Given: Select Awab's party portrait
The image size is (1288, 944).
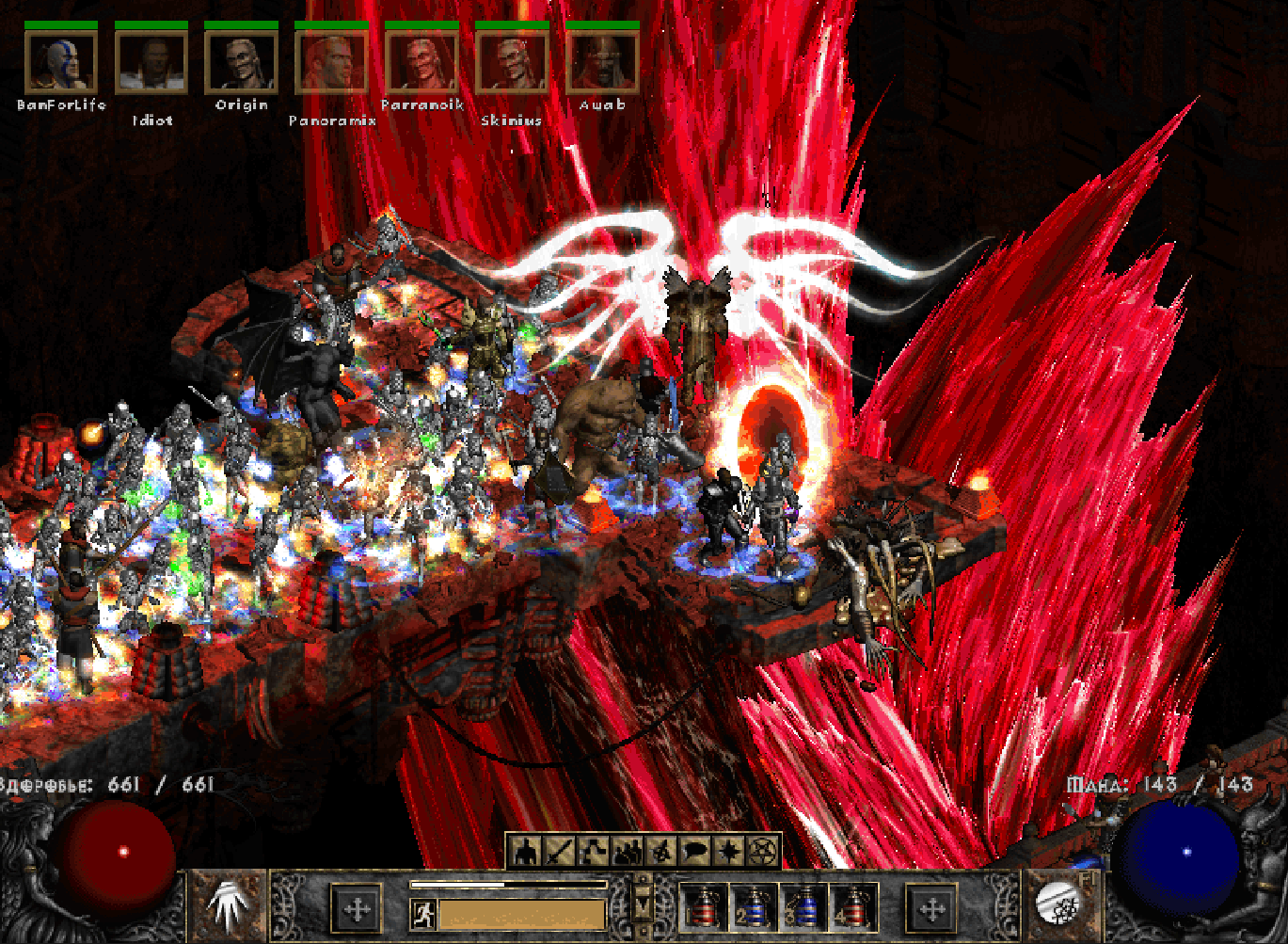Looking at the screenshot, I should coord(602,62).
